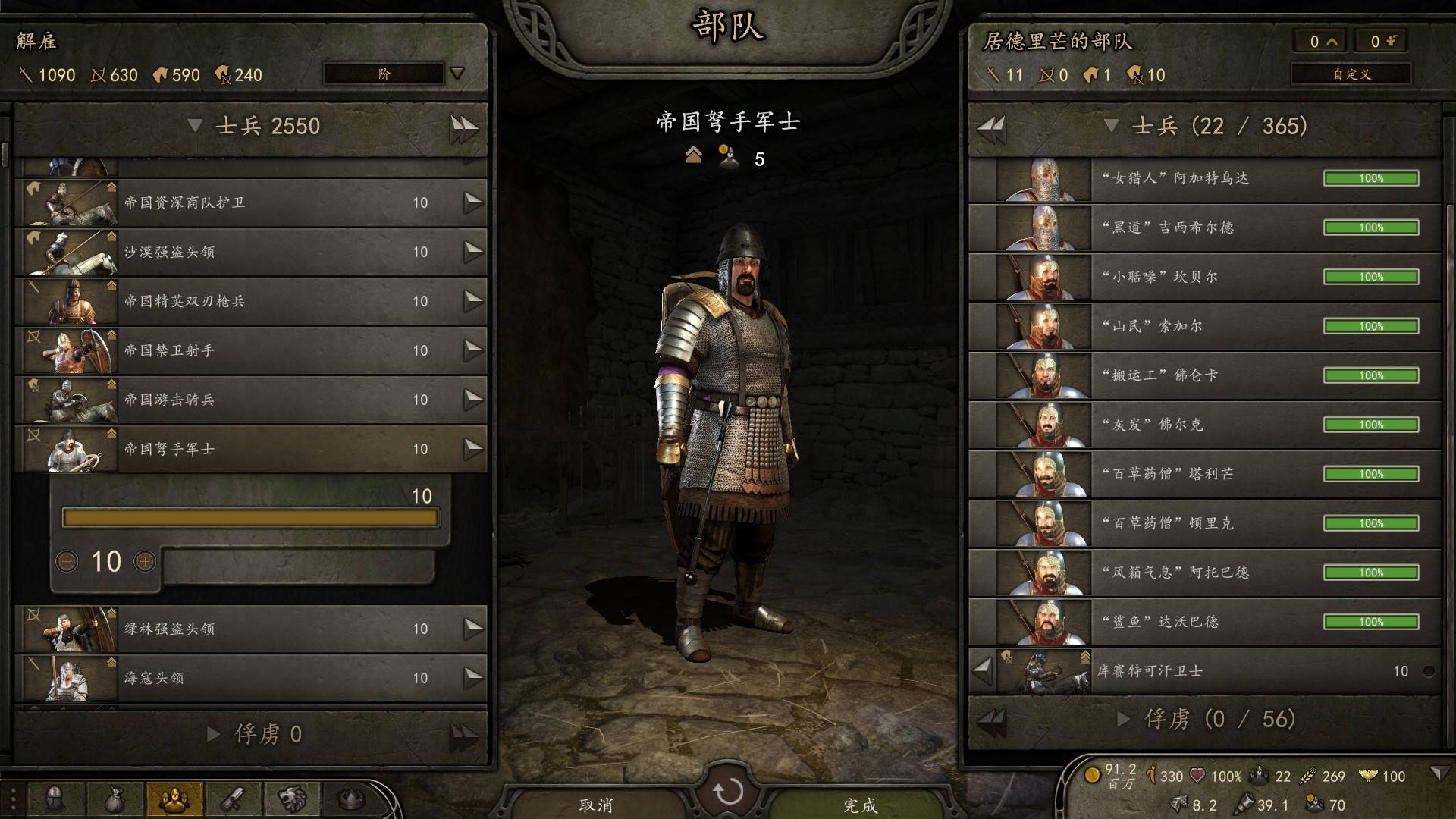Screen dimensions: 1456x819
Task: Cancel changes with 取消
Action: pos(596,805)
